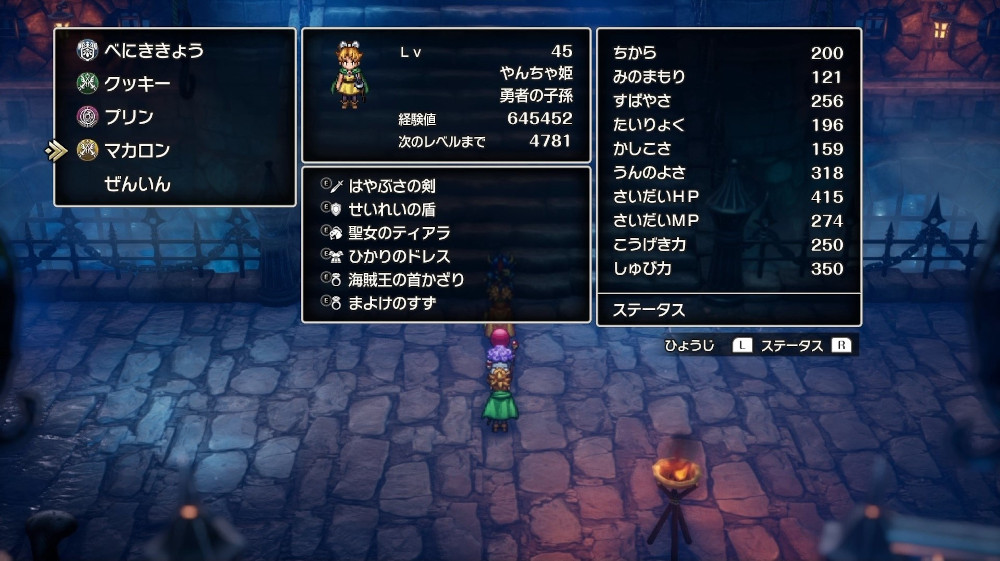Select the 海賊王の首かざり accessory

(x=406, y=279)
